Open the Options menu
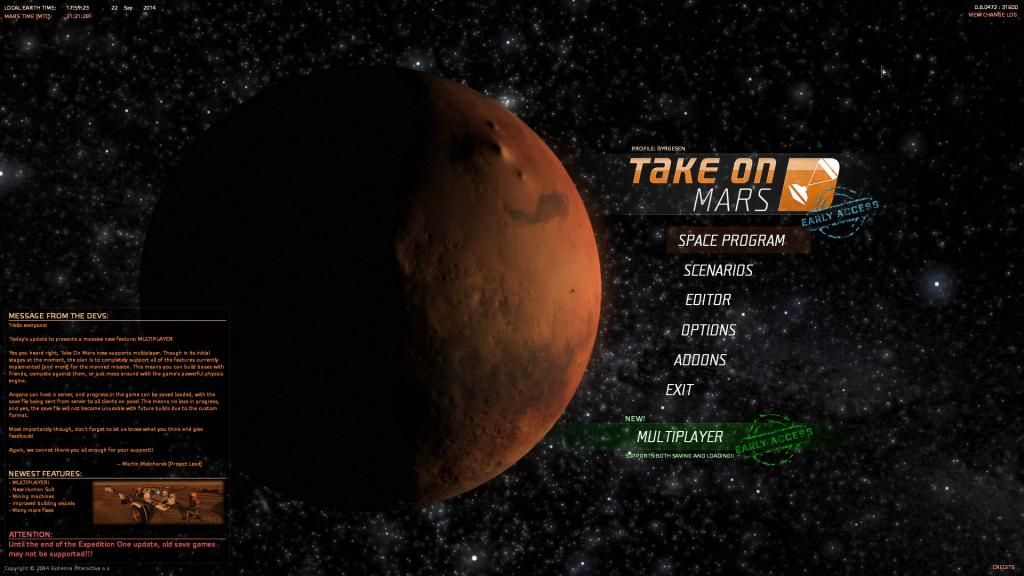Screen dimensions: 1024x576 click(x=708, y=330)
